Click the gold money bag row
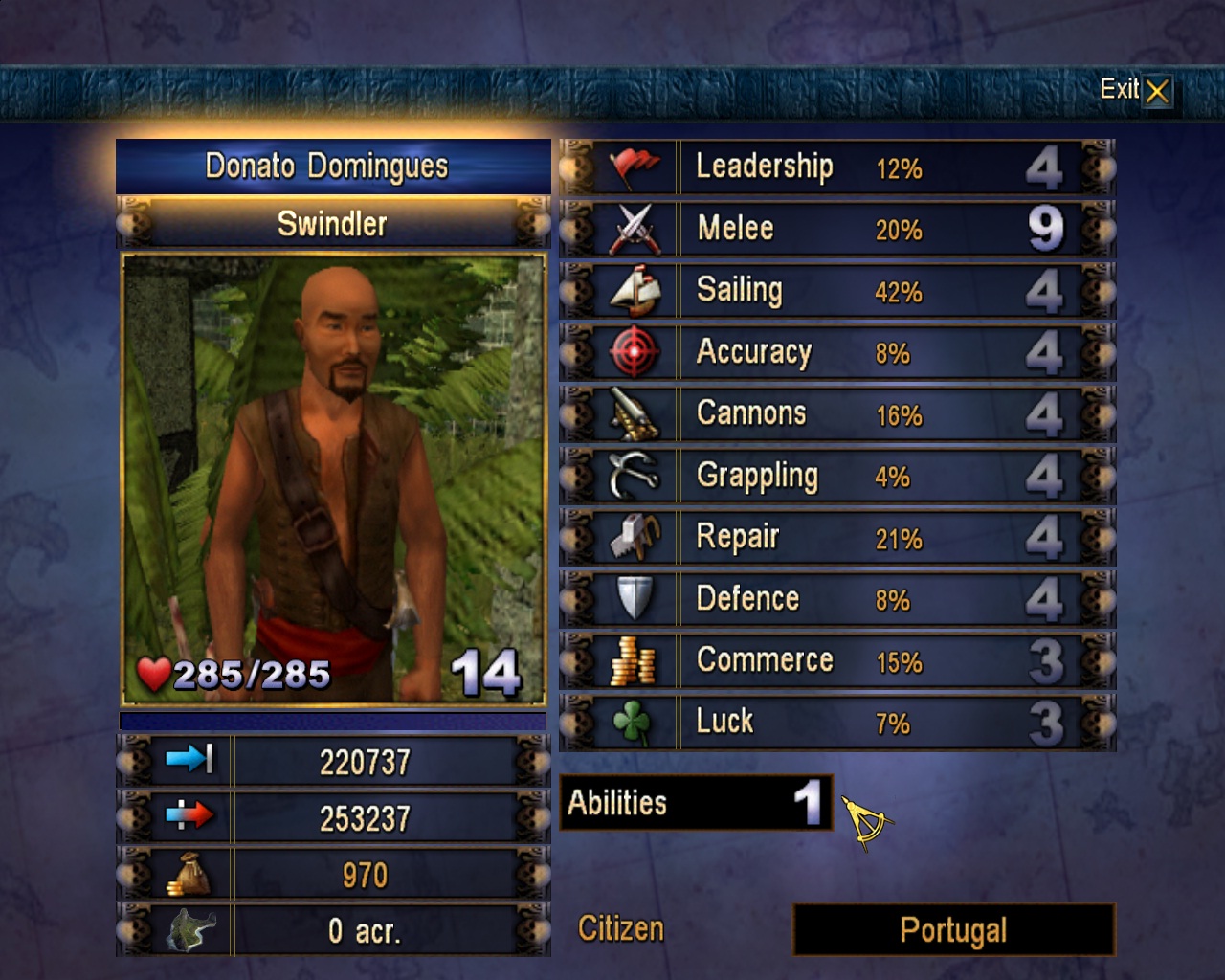This screenshot has height=980, width=1225. (333, 875)
